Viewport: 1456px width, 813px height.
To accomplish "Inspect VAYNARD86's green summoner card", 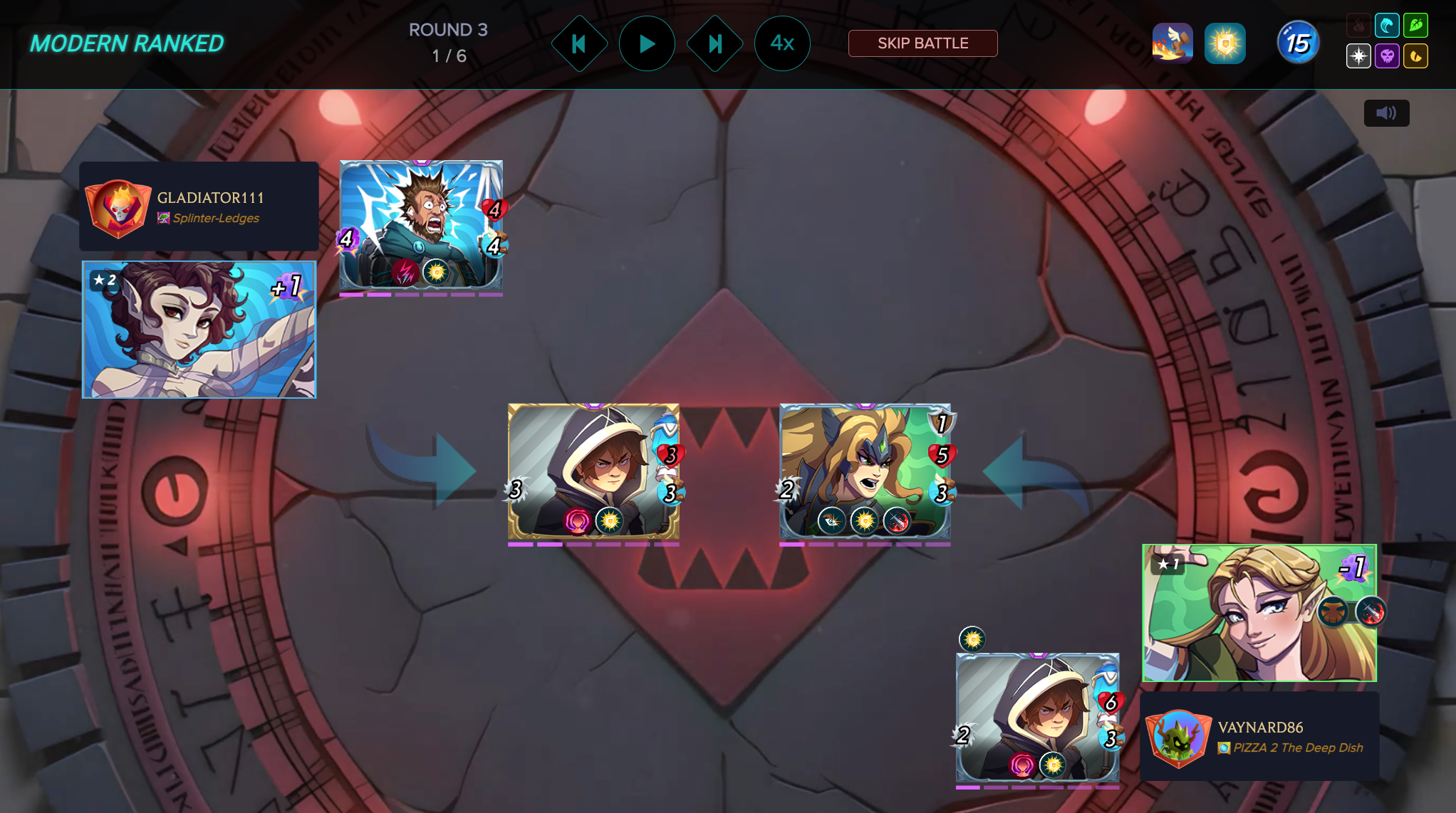I will [x=1259, y=613].
